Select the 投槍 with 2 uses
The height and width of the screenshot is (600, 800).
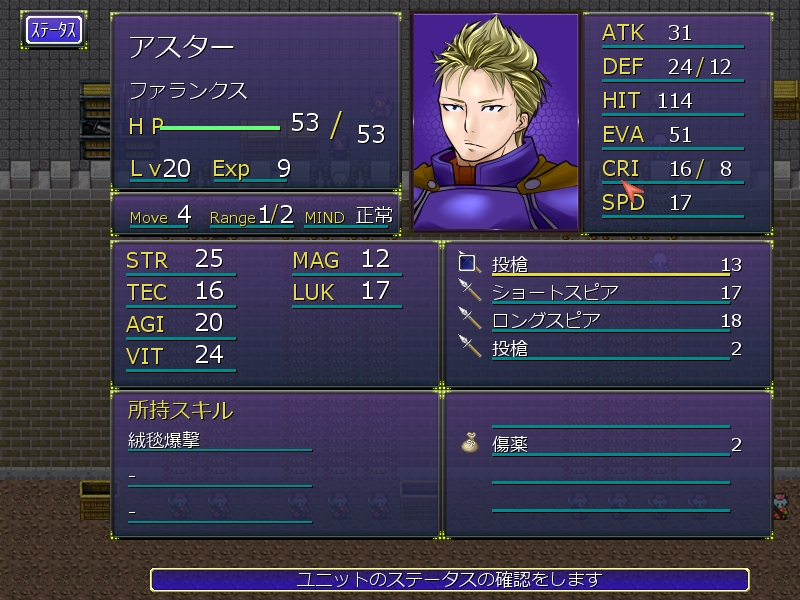[600, 349]
